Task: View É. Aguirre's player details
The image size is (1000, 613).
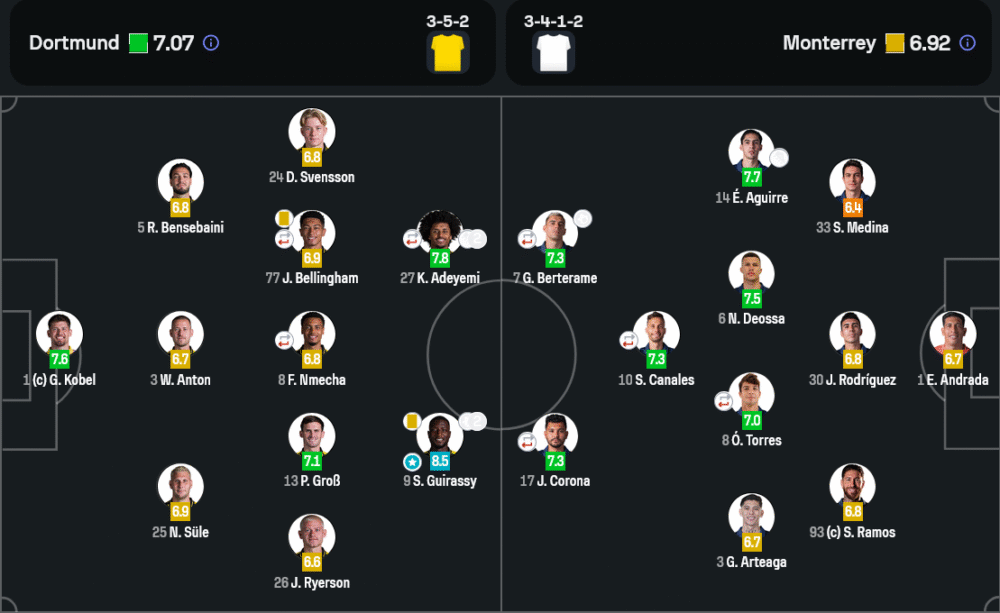Action: coord(751,152)
